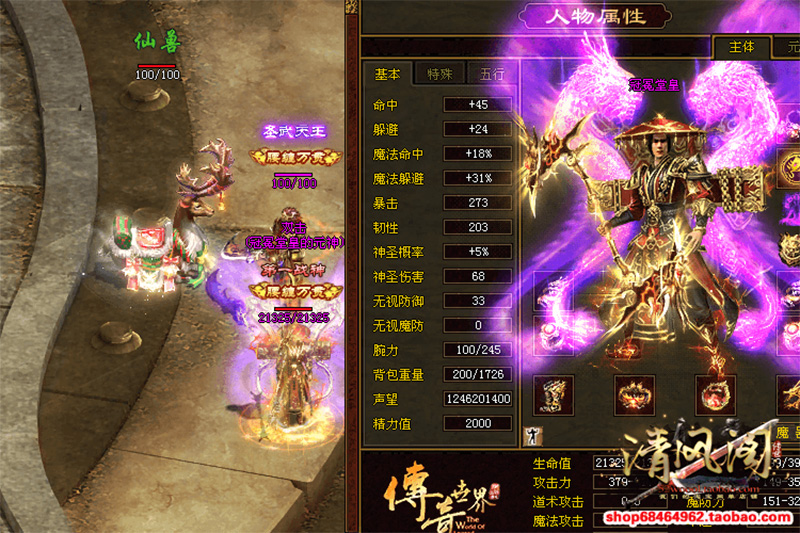This screenshot has width=800, height=533.
Task: Click the flaming golden belt equipment slot
Action: click(634, 395)
